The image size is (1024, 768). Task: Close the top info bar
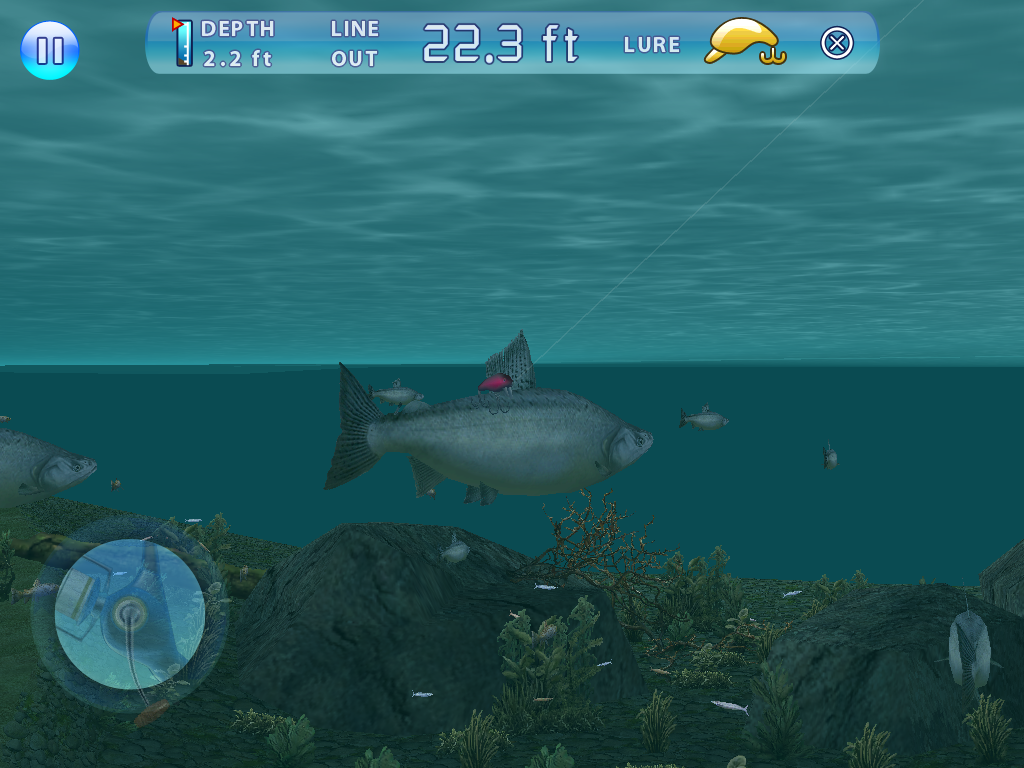pos(837,43)
